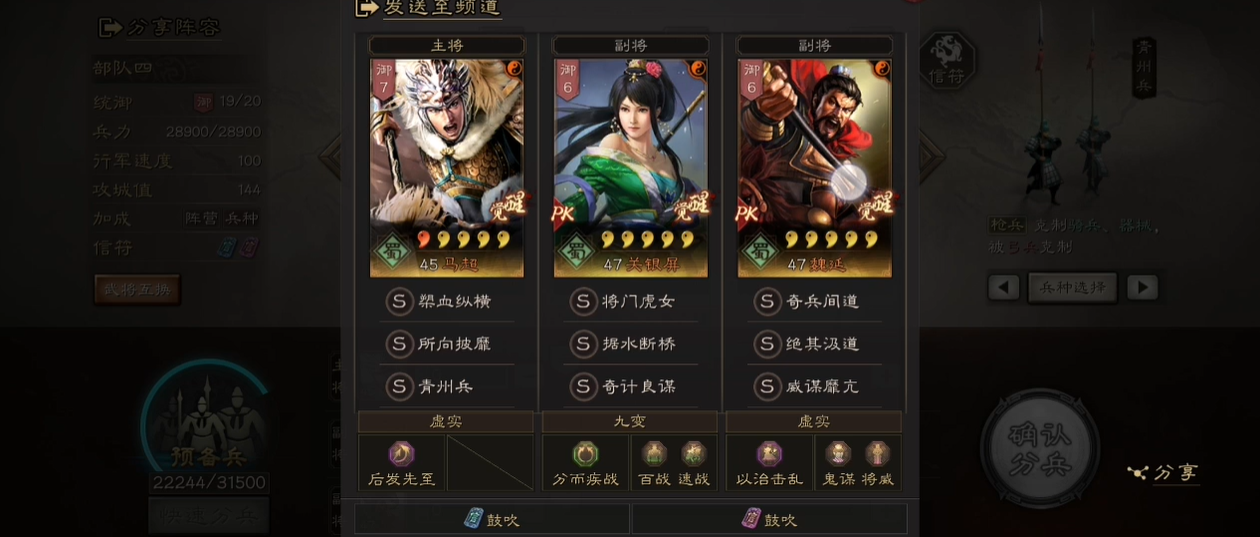
Task: View the 绝其汲道 skill
Action: [x=814, y=343]
